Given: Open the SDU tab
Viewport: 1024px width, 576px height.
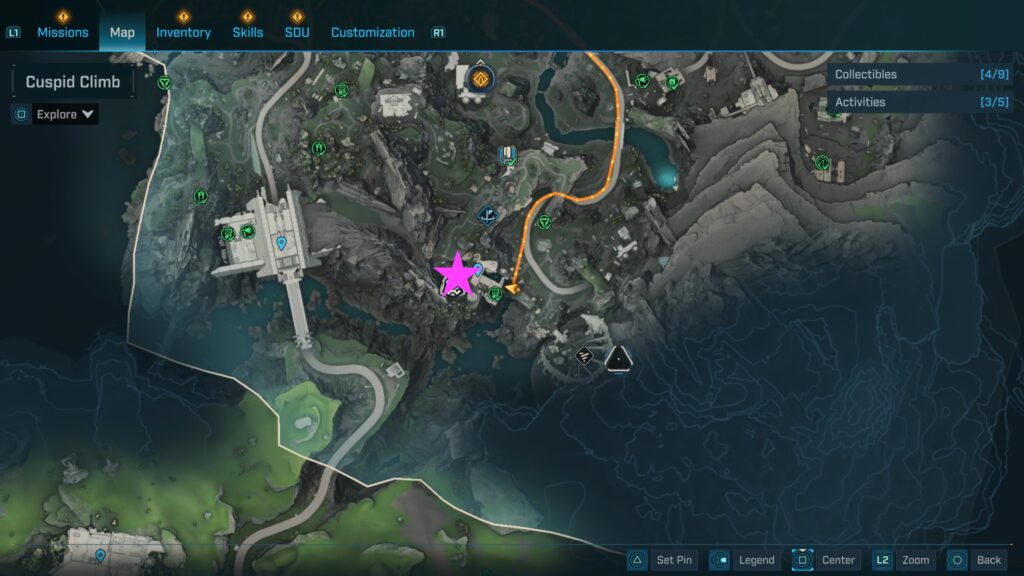Looking at the screenshot, I should 296,32.
